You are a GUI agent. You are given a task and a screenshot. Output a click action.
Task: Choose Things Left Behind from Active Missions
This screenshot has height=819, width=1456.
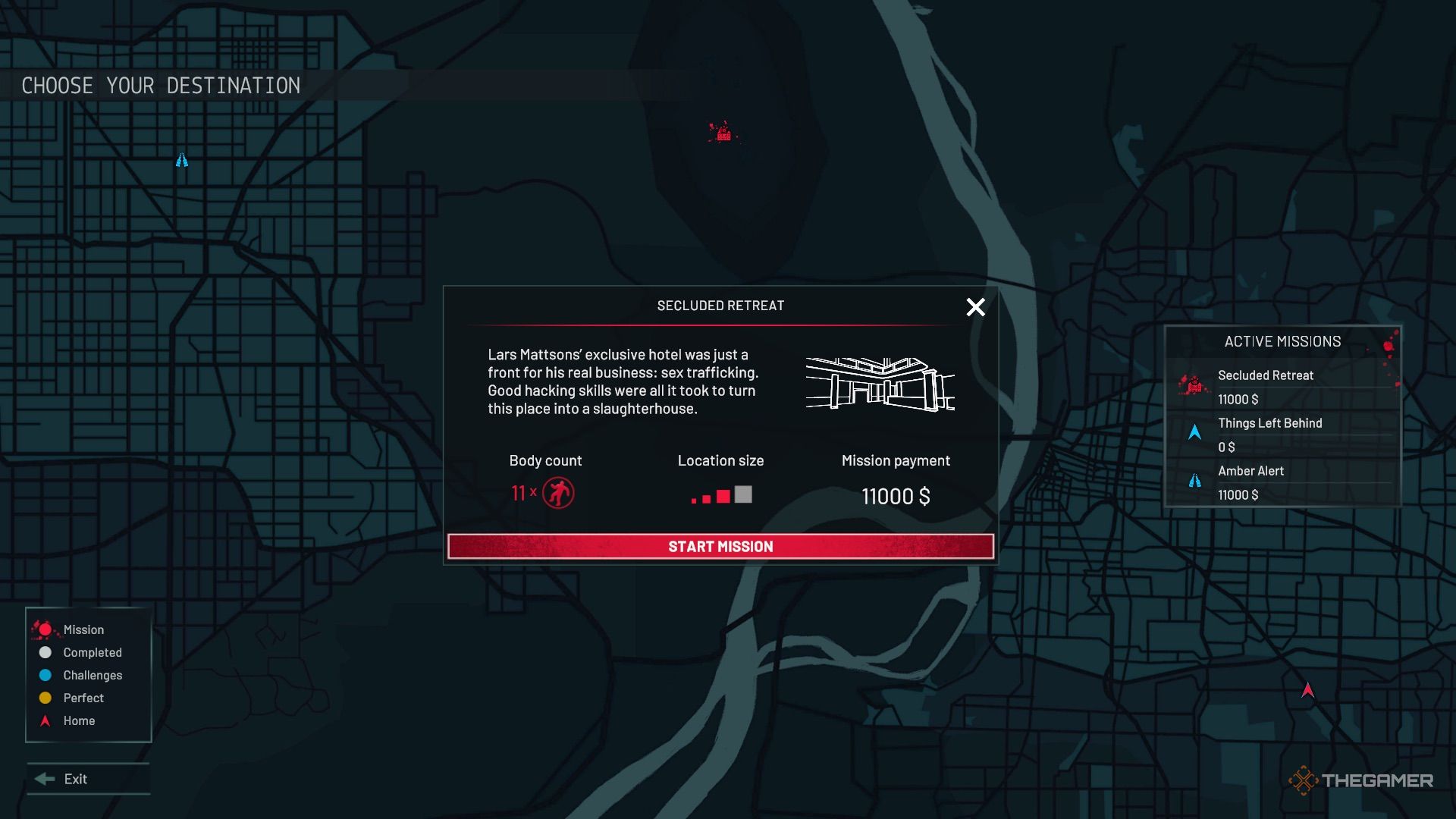[x=1269, y=424]
